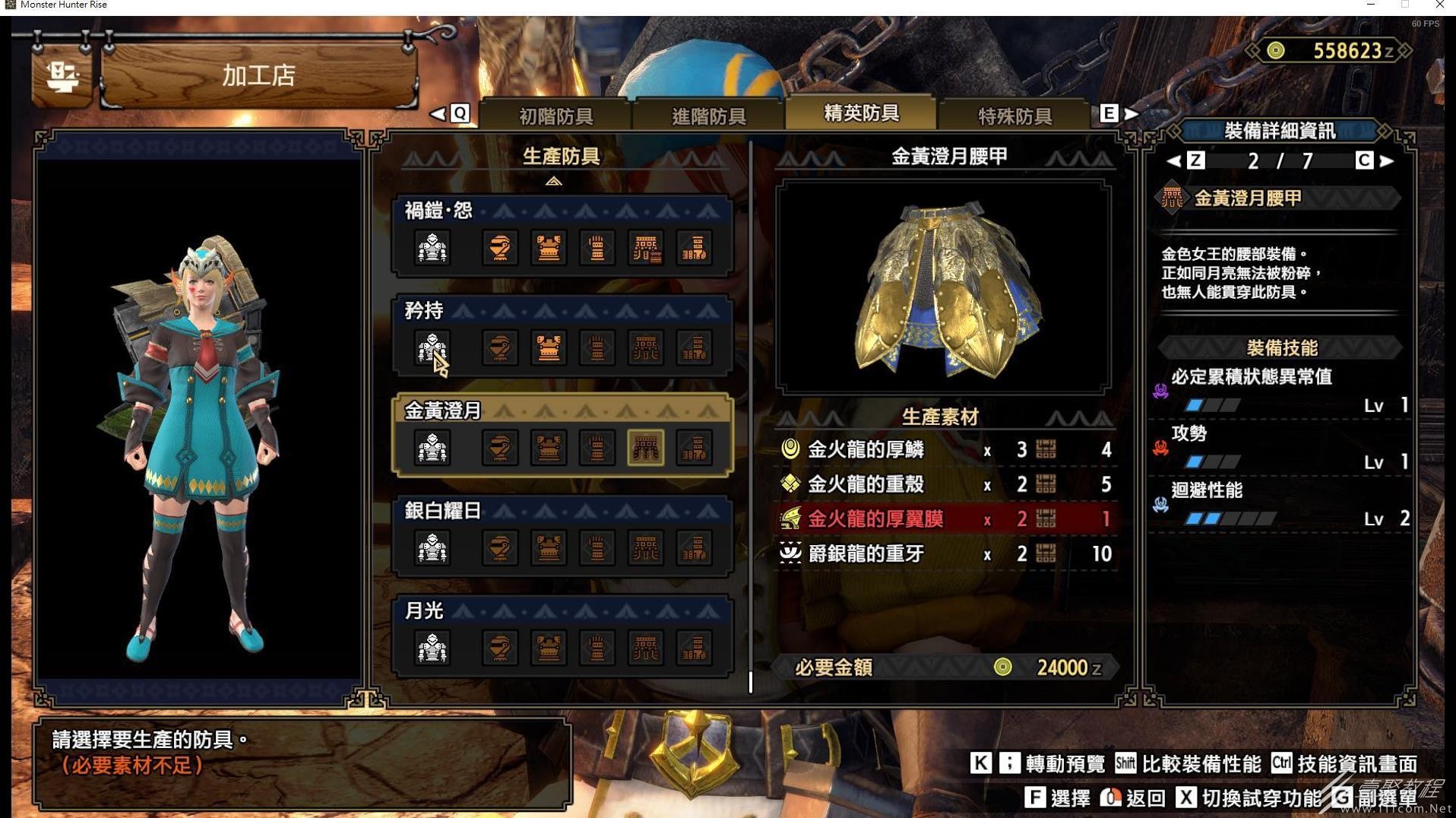This screenshot has height=818, width=1456.
Task: Open the 進階防具 tab
Action: click(708, 116)
